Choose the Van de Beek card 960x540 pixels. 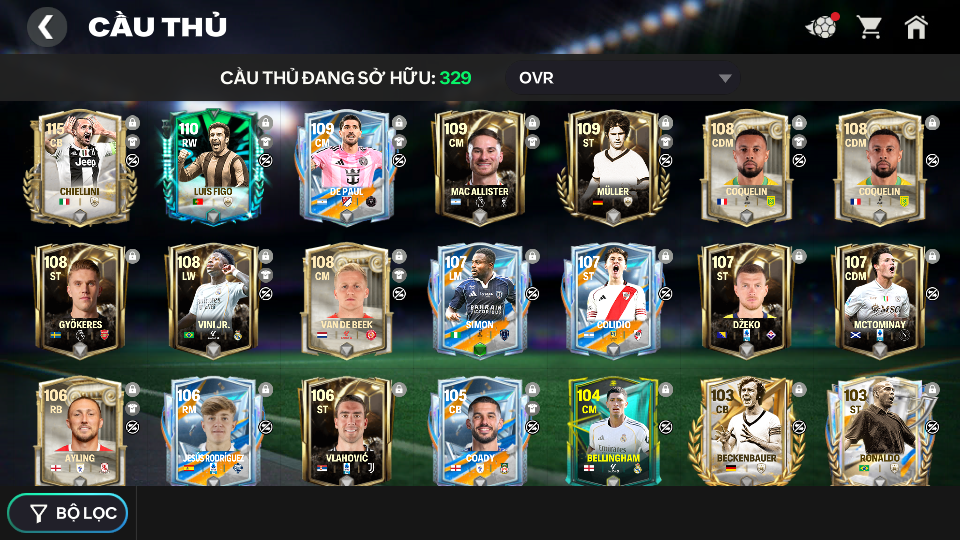(346, 300)
